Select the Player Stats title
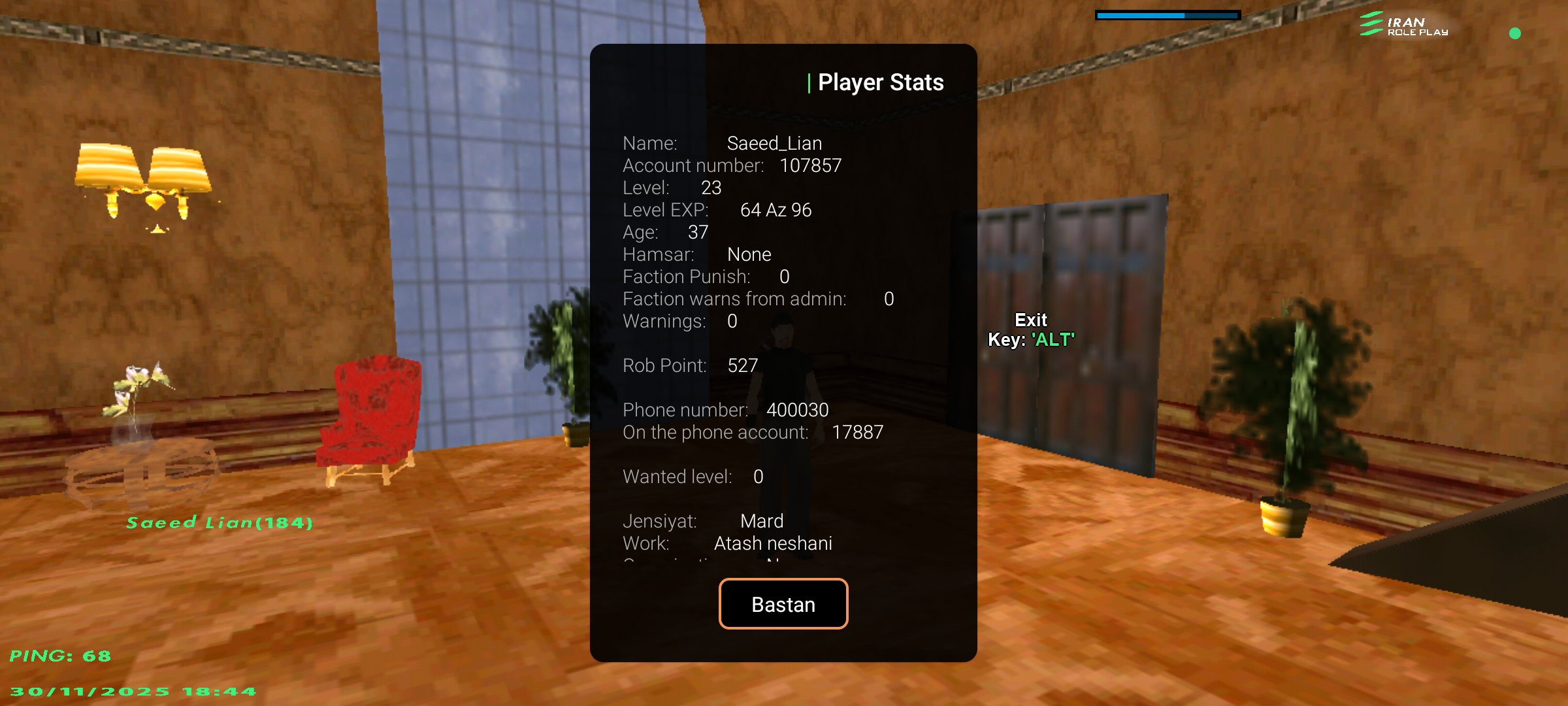 click(882, 82)
